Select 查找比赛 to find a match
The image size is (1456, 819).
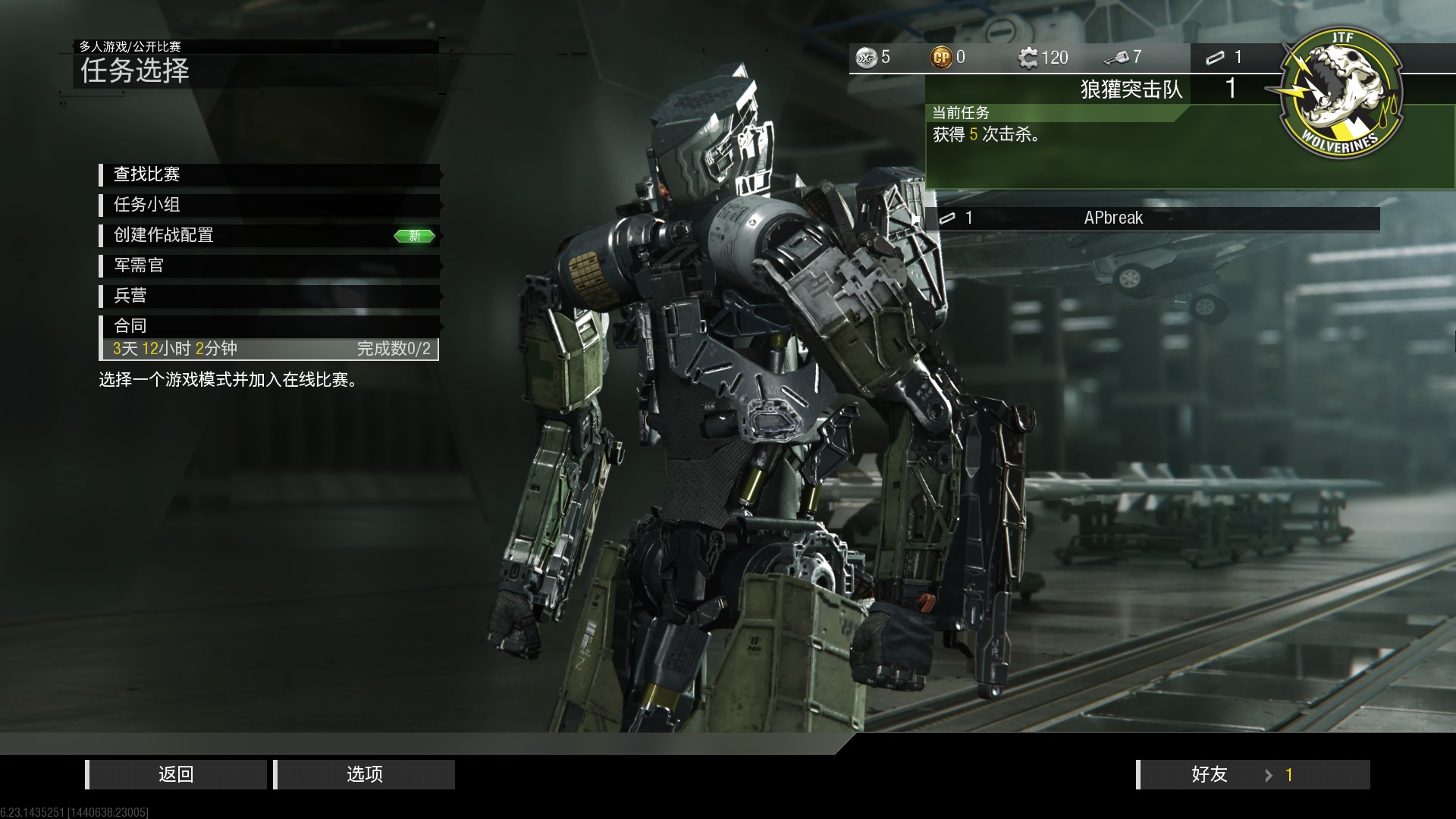(269, 174)
